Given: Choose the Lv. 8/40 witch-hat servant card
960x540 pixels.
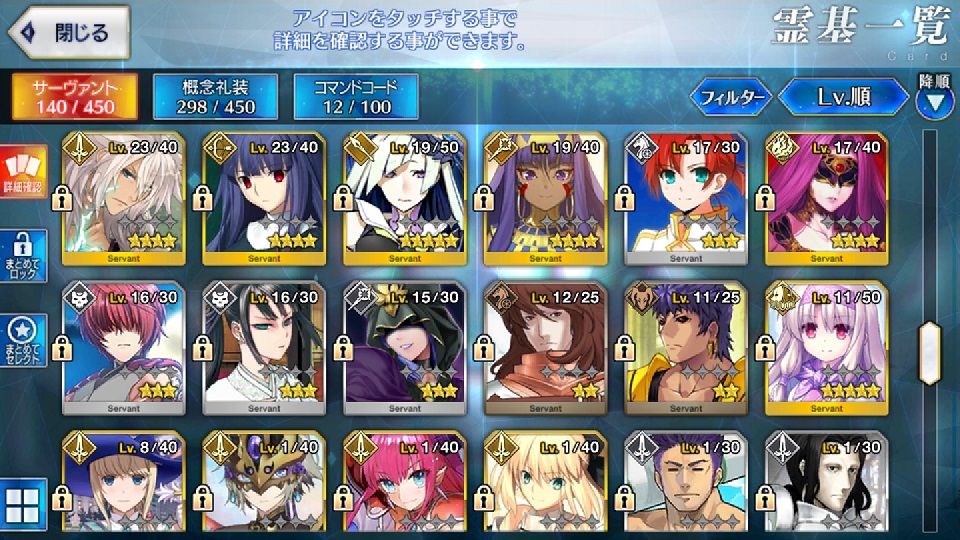Looking at the screenshot, I should point(123,485).
